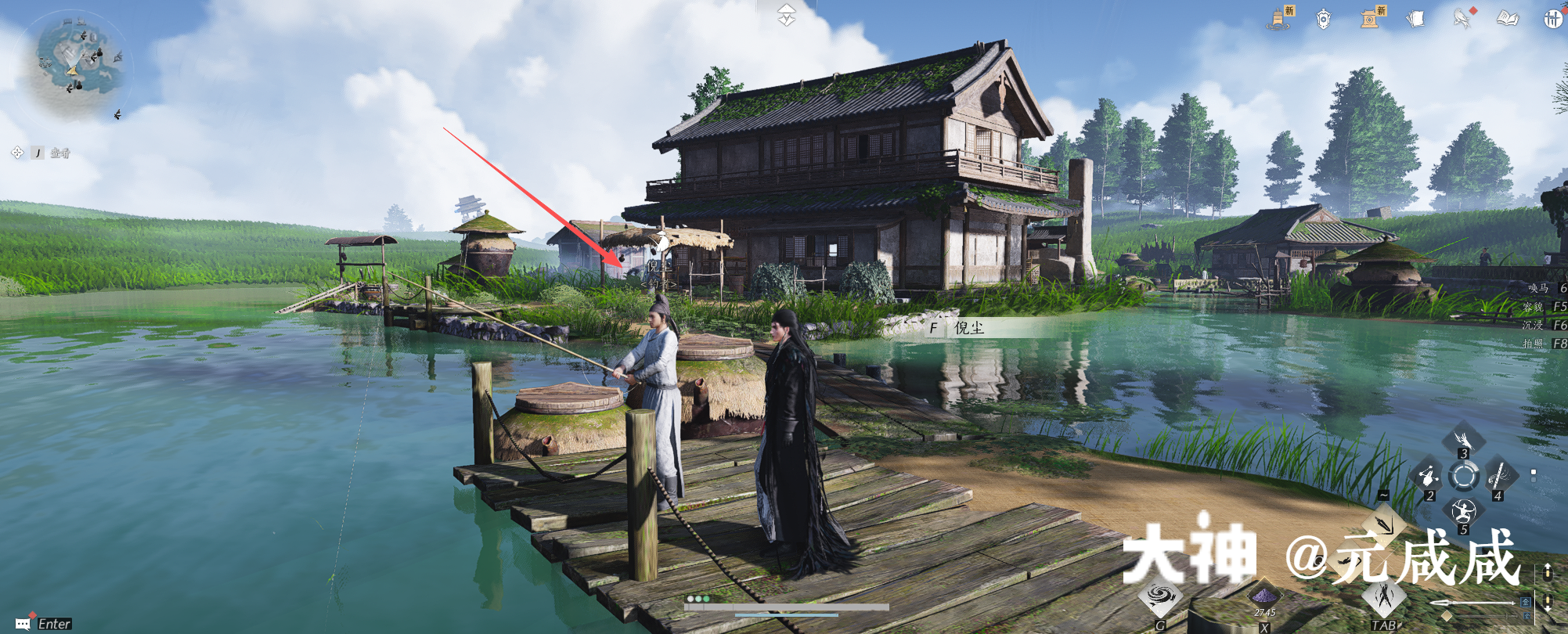Open the circular minimap
Screen dimensions: 1568x634
click(78, 67)
